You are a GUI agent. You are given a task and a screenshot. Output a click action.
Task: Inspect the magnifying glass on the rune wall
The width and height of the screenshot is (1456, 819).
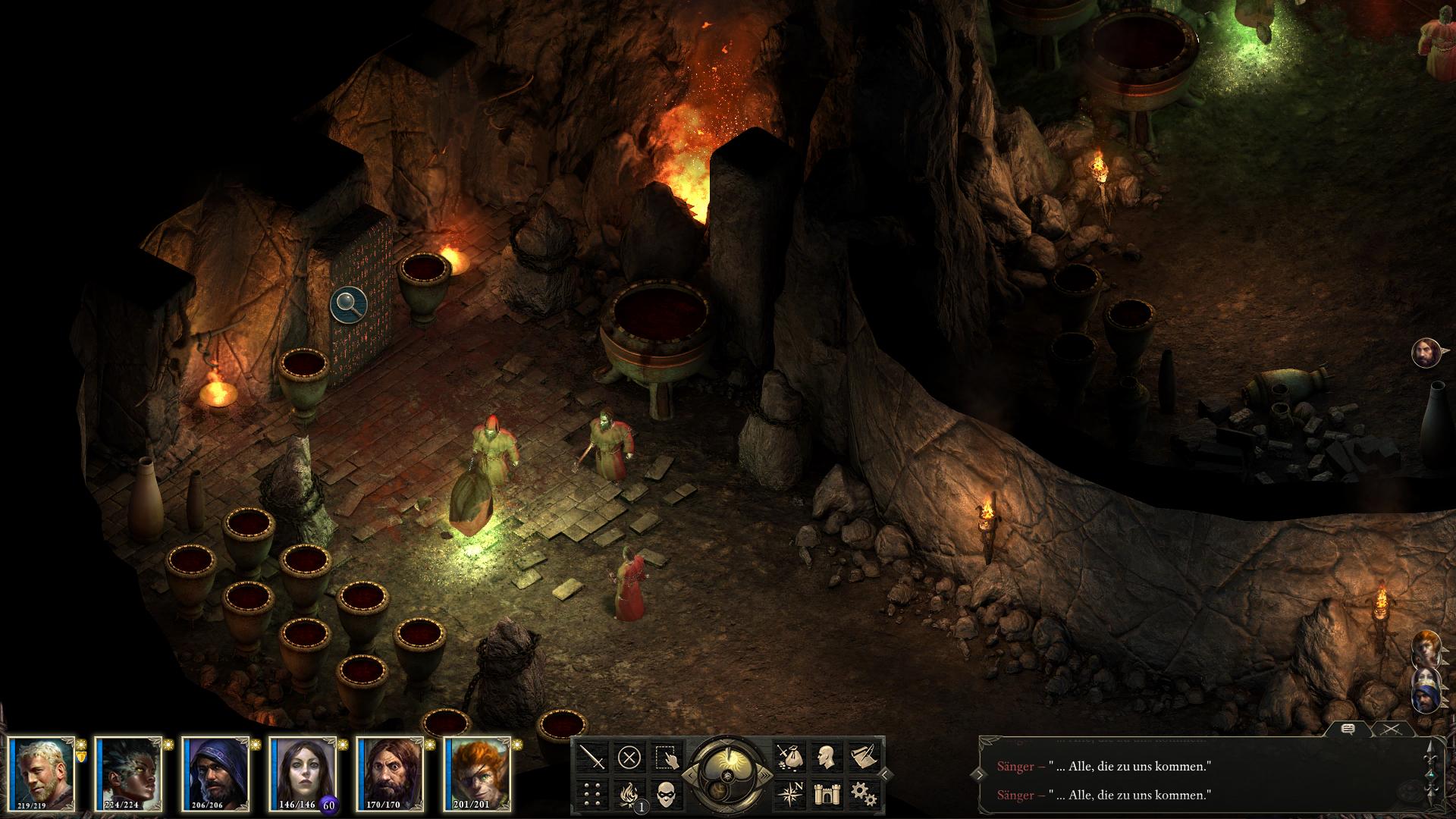(x=349, y=303)
